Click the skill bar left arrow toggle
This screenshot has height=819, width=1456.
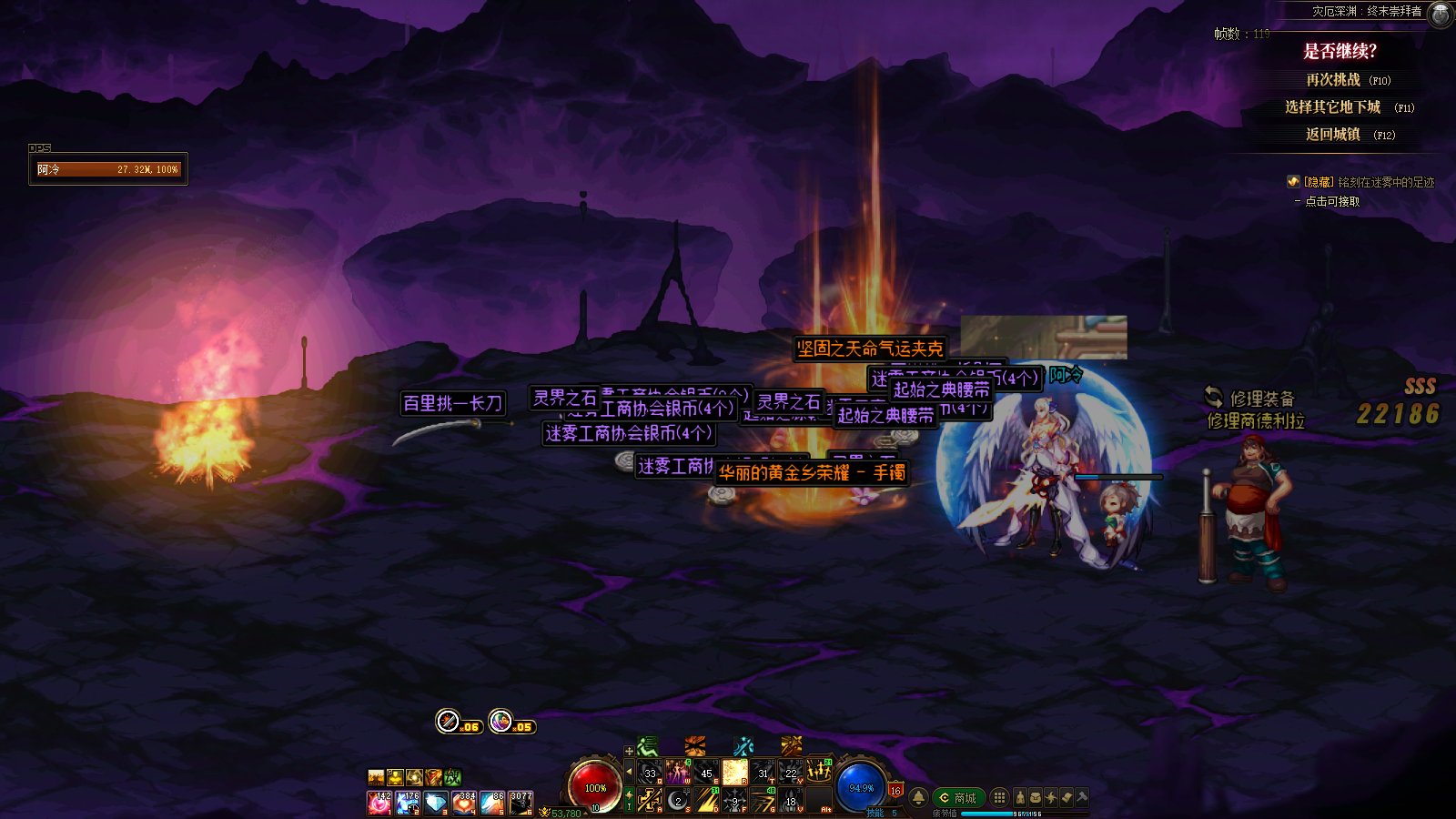pyautogui.click(x=629, y=772)
